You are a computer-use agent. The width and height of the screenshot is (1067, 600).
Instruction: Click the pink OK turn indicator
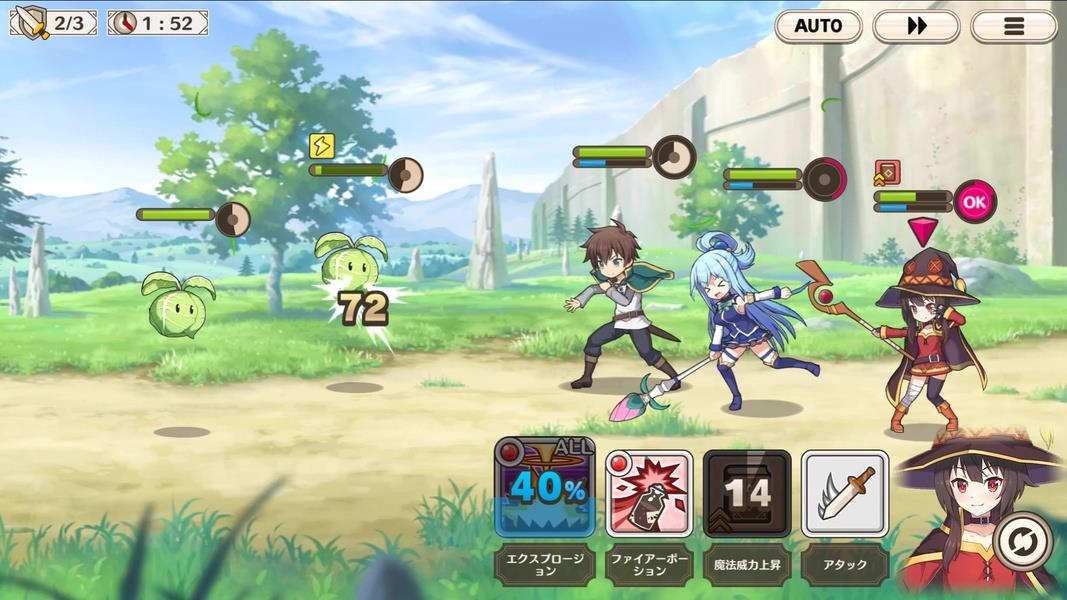[x=974, y=202]
